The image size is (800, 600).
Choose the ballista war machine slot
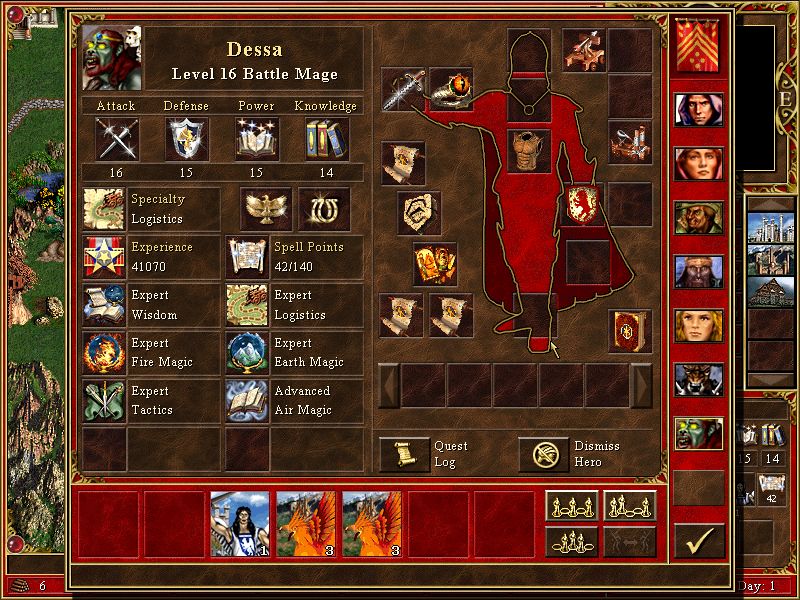tap(583, 48)
